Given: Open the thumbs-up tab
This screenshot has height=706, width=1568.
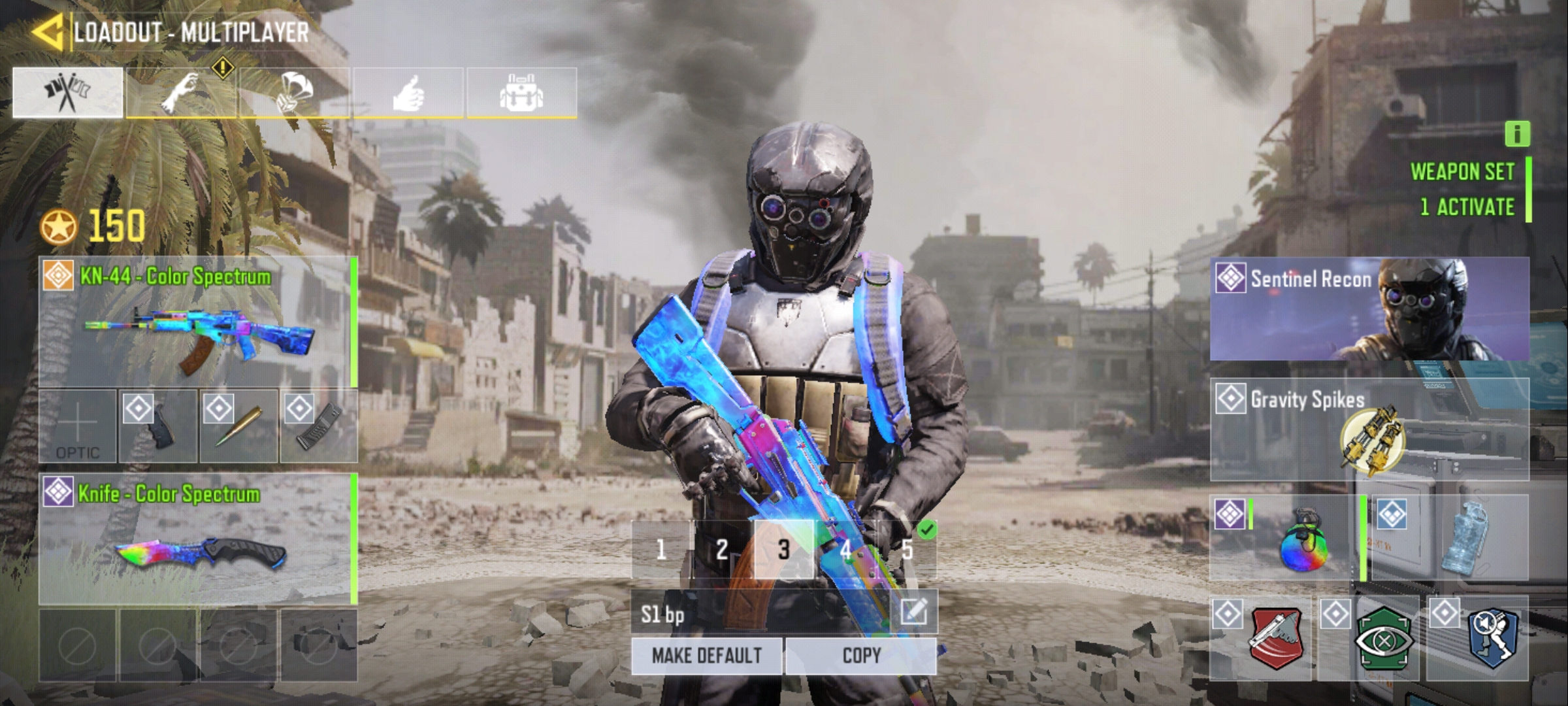Looking at the screenshot, I should (x=408, y=93).
